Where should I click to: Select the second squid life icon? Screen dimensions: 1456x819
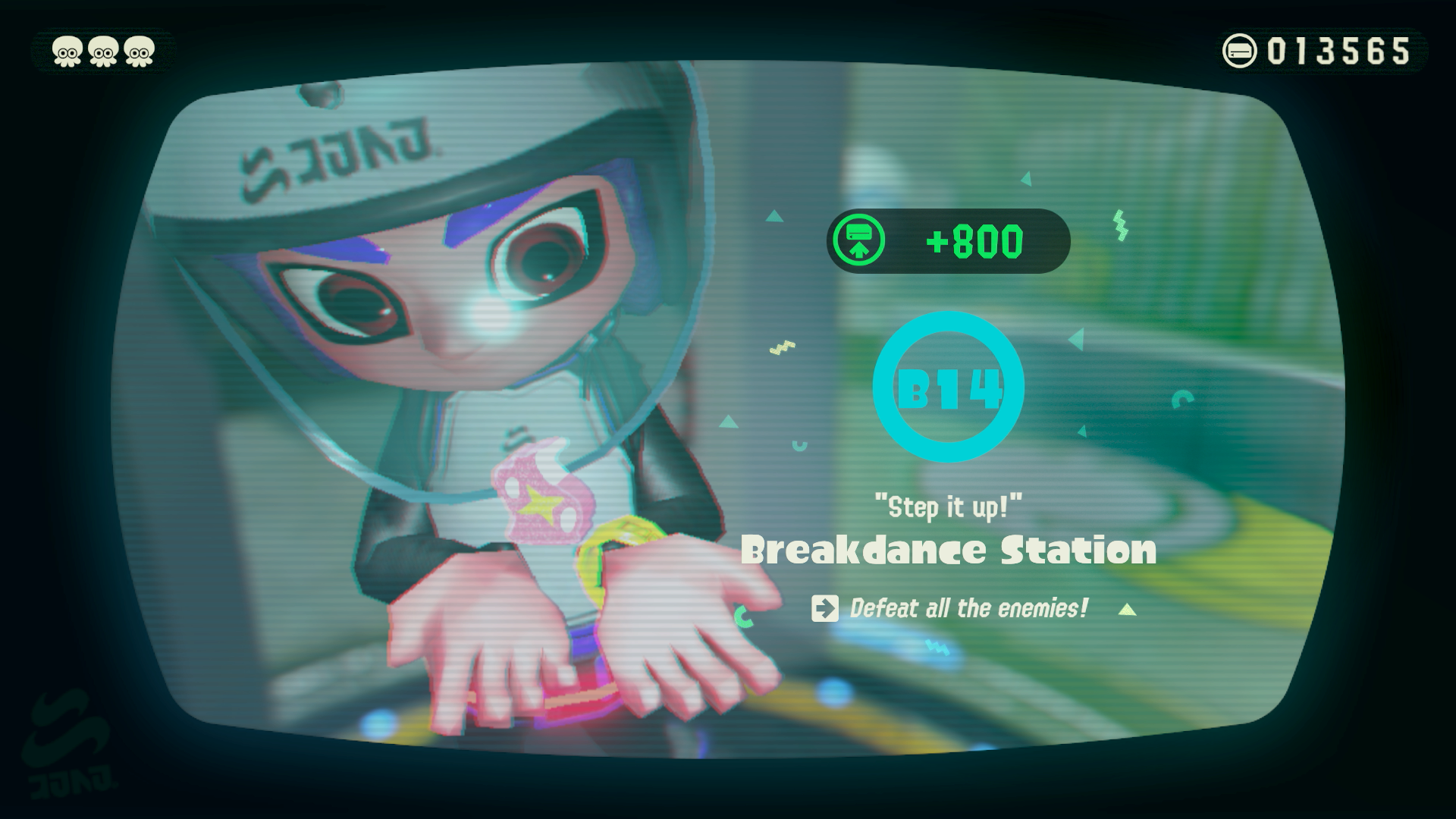(x=102, y=51)
